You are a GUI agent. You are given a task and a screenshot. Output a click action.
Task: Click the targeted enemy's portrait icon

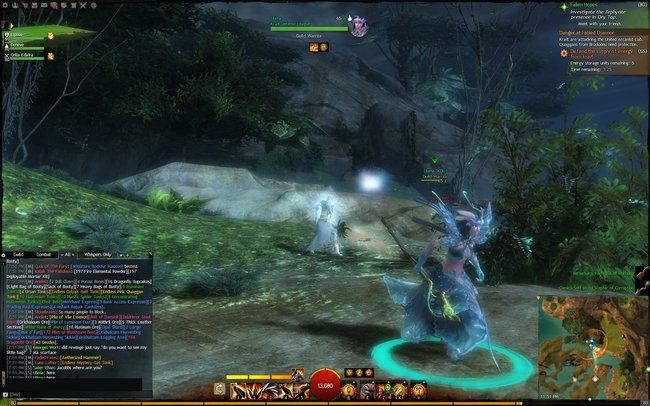click(x=359, y=28)
